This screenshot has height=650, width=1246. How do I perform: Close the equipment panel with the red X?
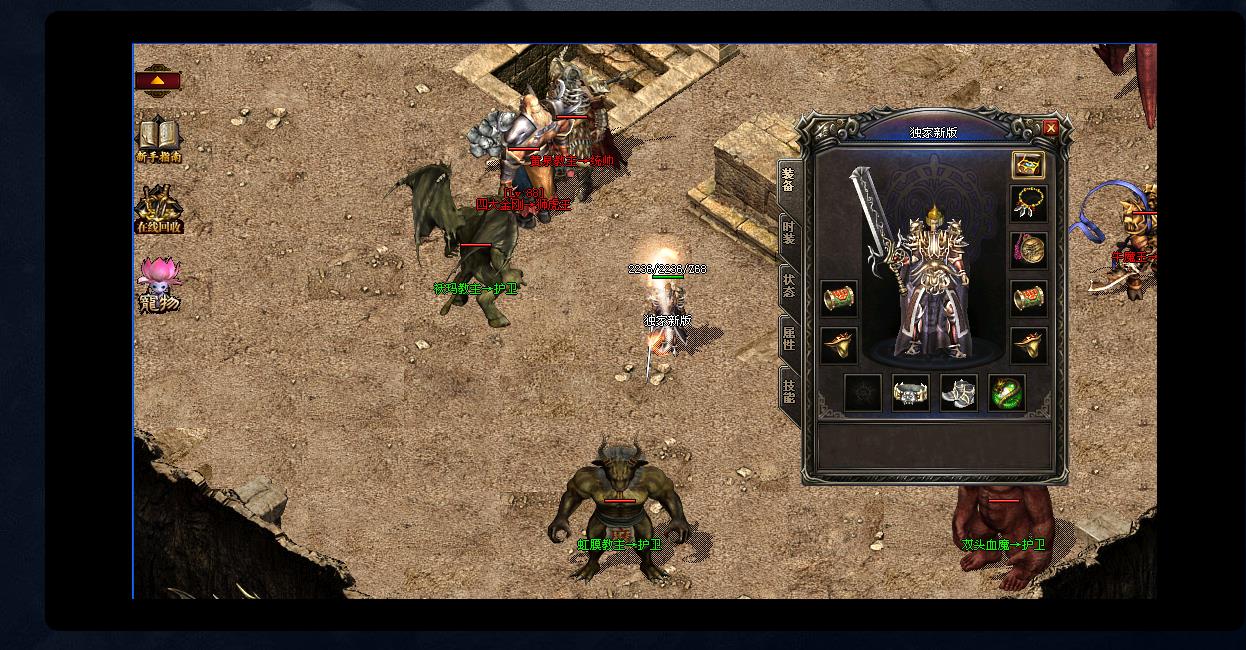(x=1050, y=128)
